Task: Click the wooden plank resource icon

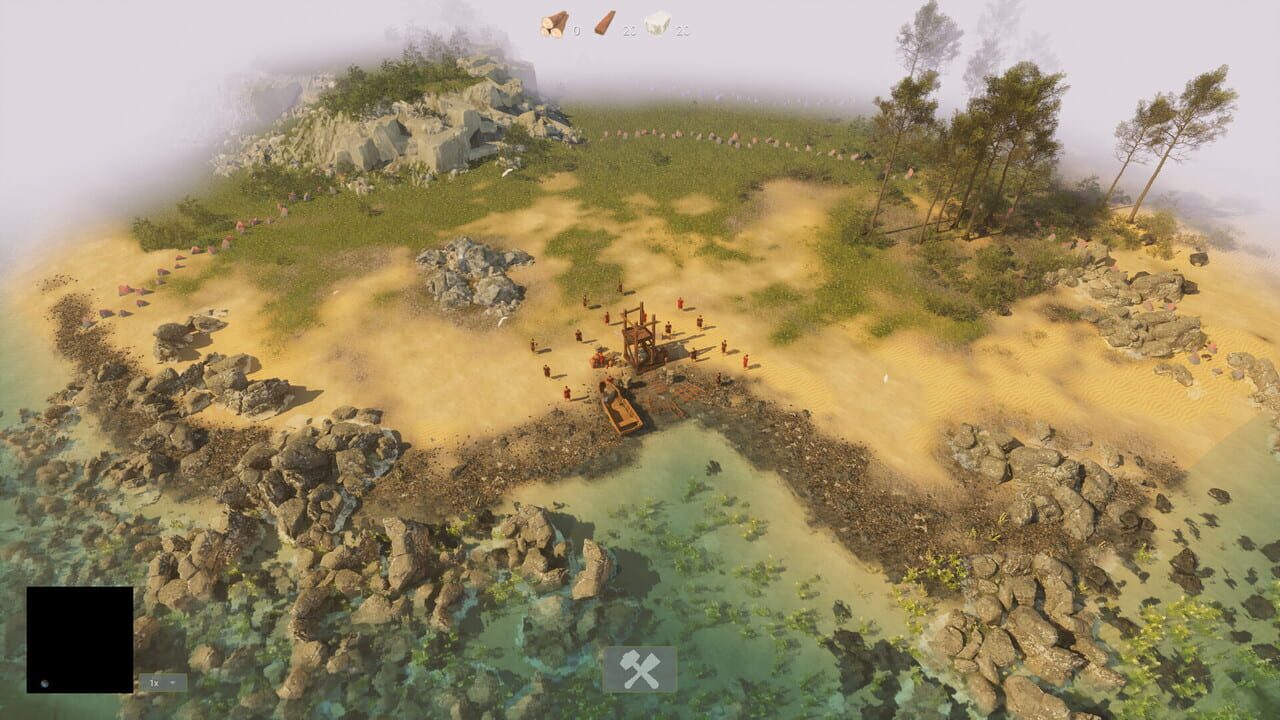Action: click(x=604, y=22)
